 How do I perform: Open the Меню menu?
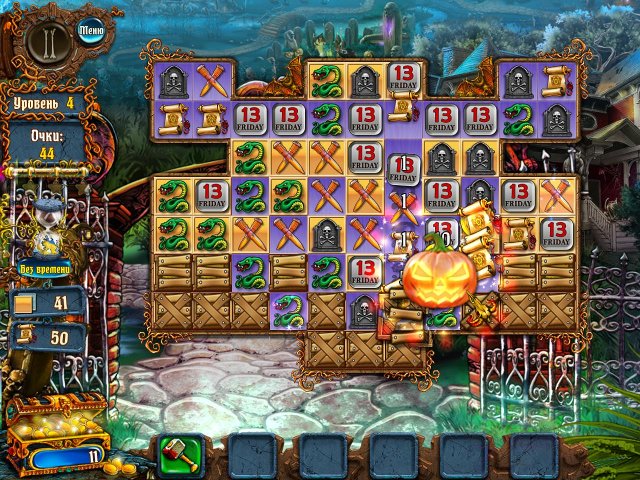pos(90,29)
